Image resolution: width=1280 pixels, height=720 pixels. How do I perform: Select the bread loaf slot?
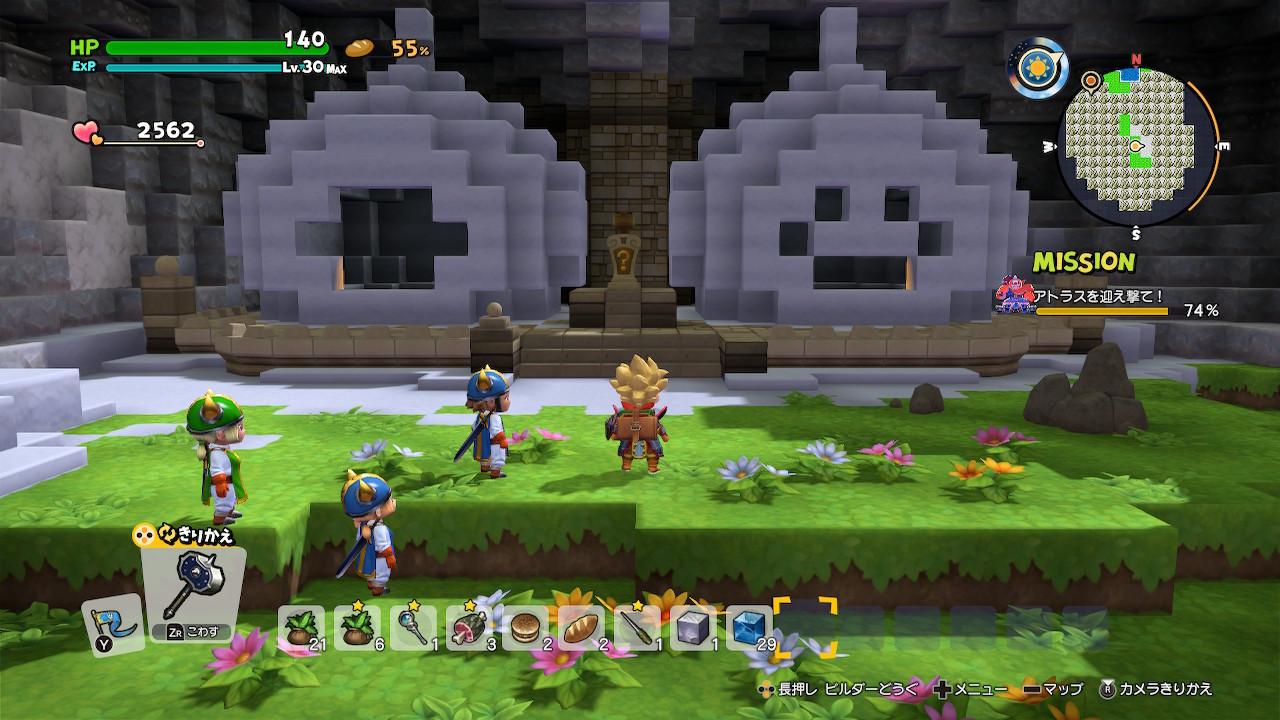(582, 628)
